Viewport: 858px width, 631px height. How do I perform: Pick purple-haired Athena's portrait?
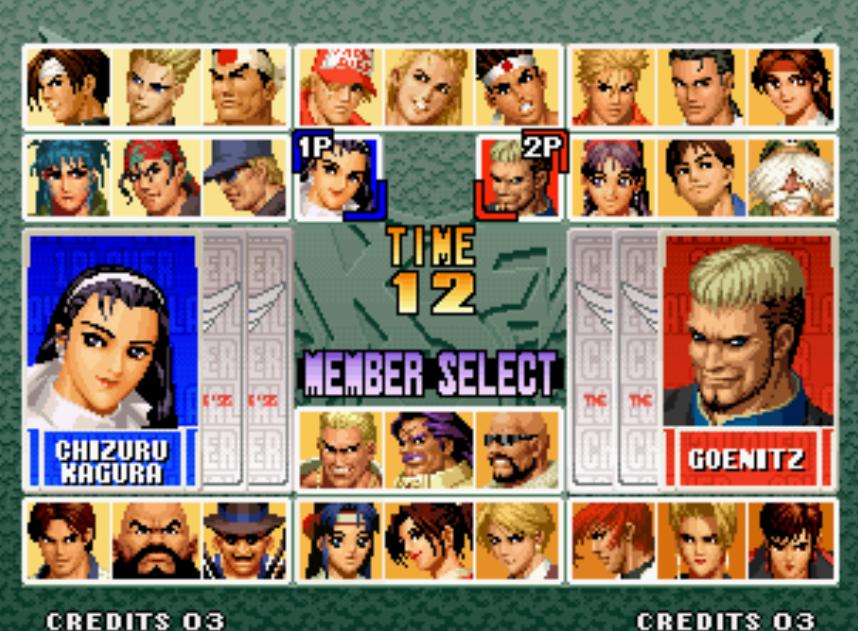point(612,178)
